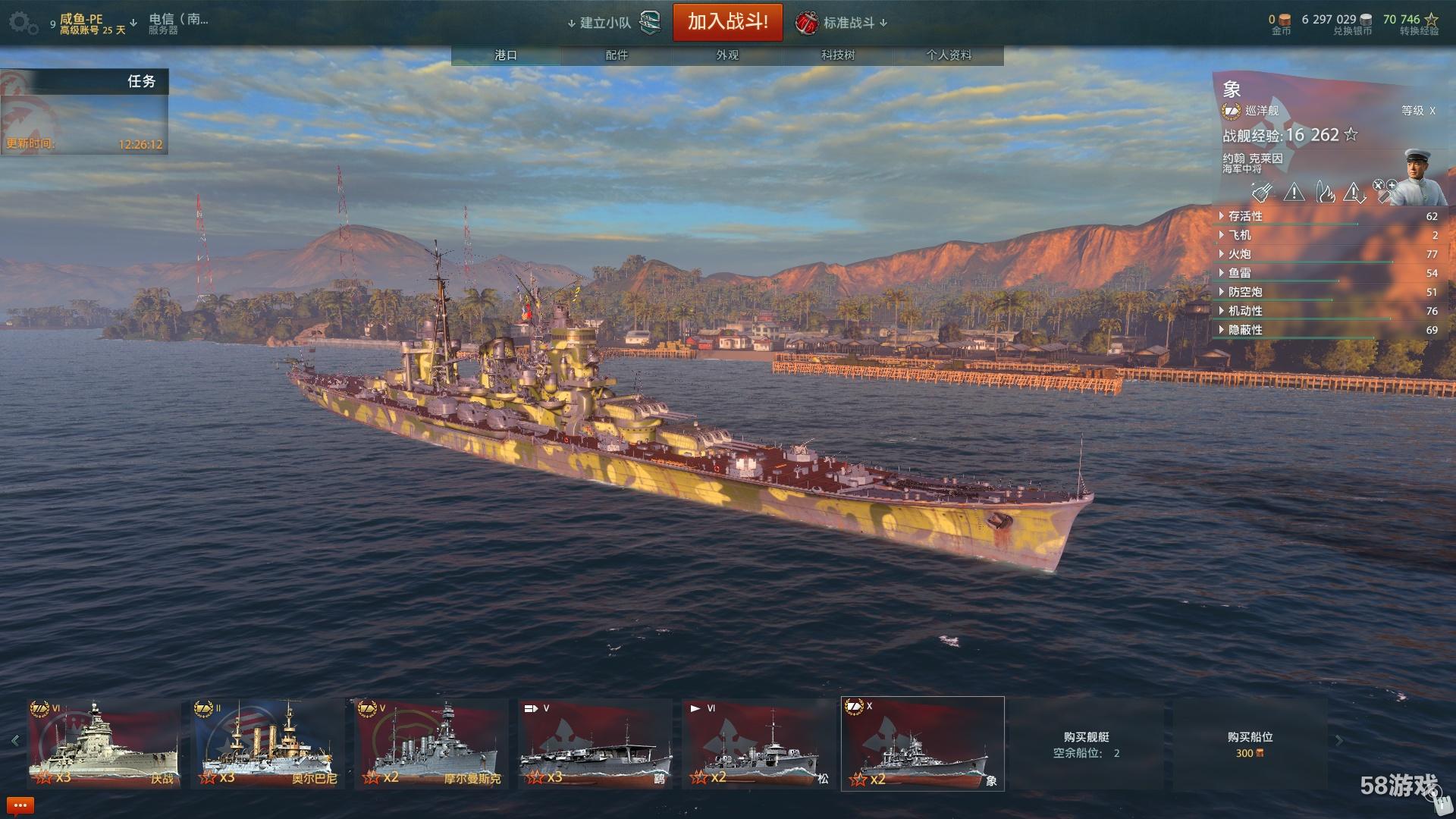
Task: Click the 购买船位 buy slot tile
Action: click(x=1250, y=744)
